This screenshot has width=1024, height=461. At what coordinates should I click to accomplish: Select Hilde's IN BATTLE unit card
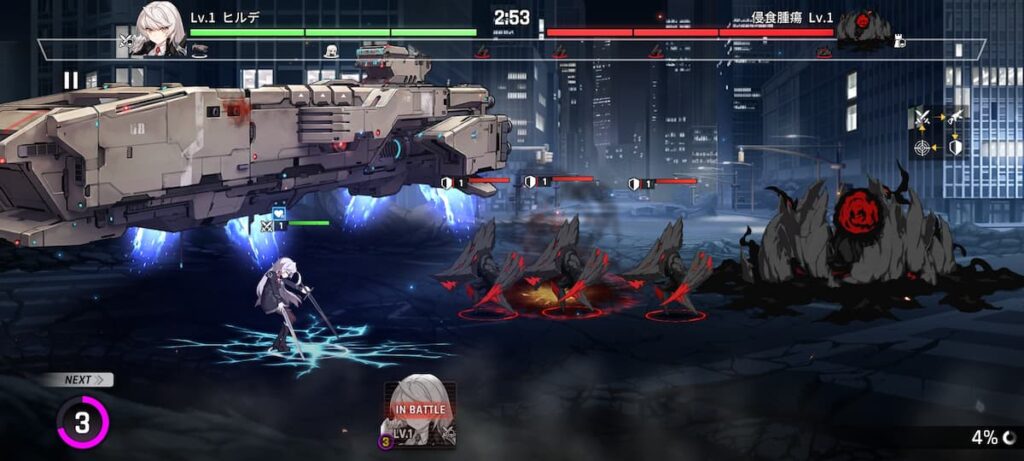420,412
